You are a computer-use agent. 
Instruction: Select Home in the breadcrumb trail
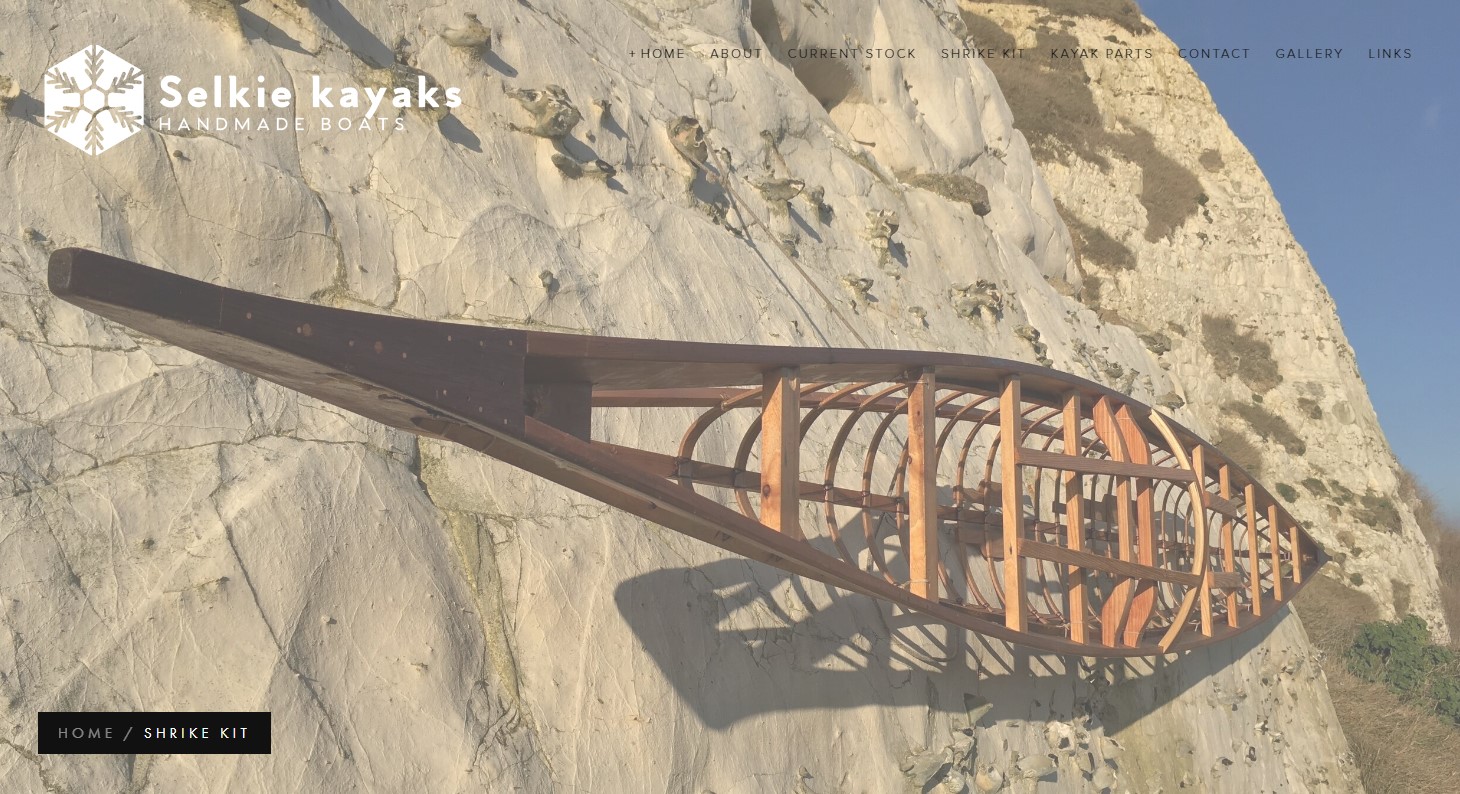click(86, 733)
